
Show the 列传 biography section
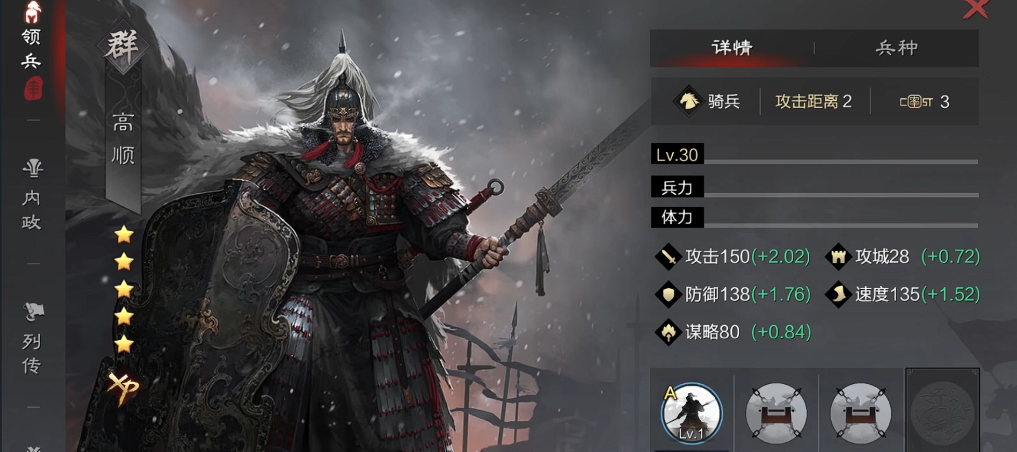click(x=32, y=340)
